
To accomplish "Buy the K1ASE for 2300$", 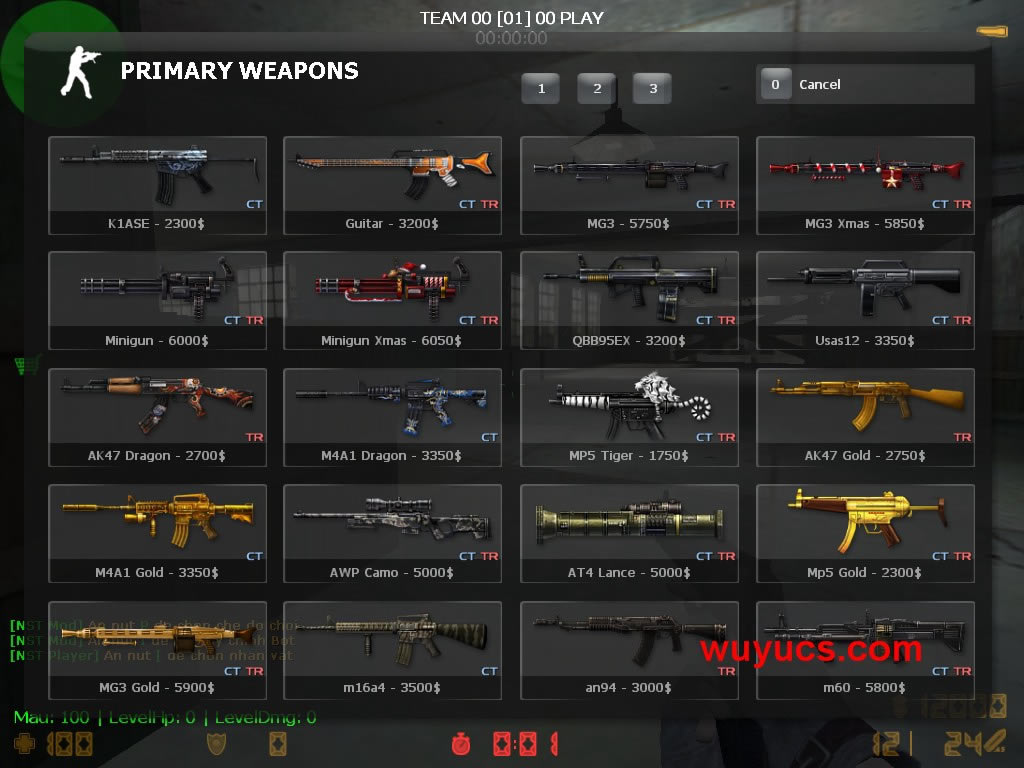I will tap(157, 185).
